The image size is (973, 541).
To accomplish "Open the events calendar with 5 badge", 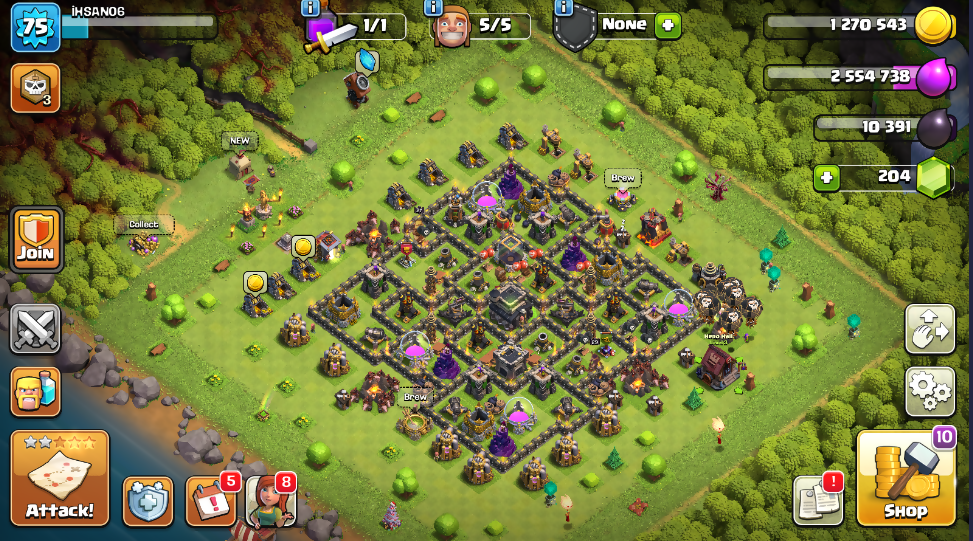I will [210, 500].
